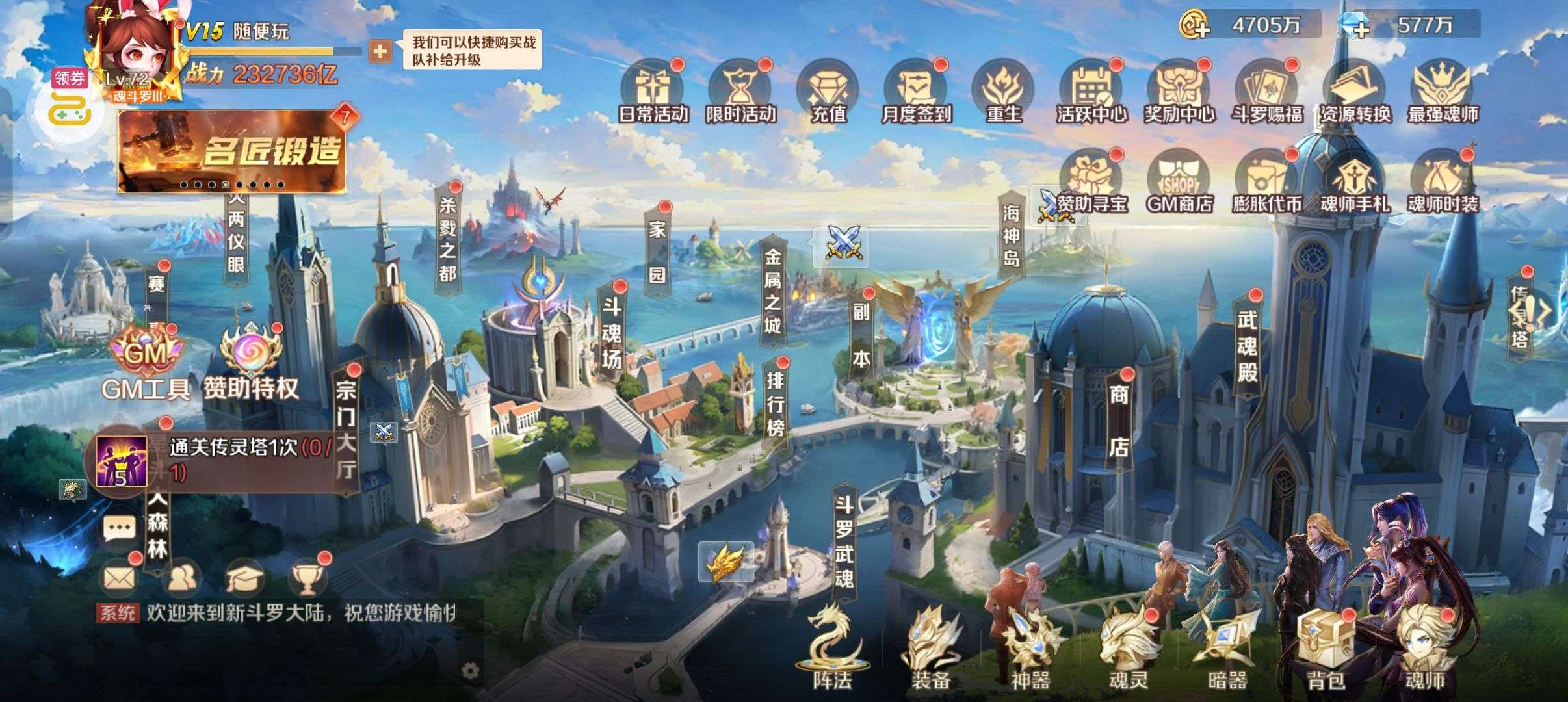This screenshot has width=1568, height=702.
Task: Open the 奖励中心 reward center
Action: [1179, 92]
